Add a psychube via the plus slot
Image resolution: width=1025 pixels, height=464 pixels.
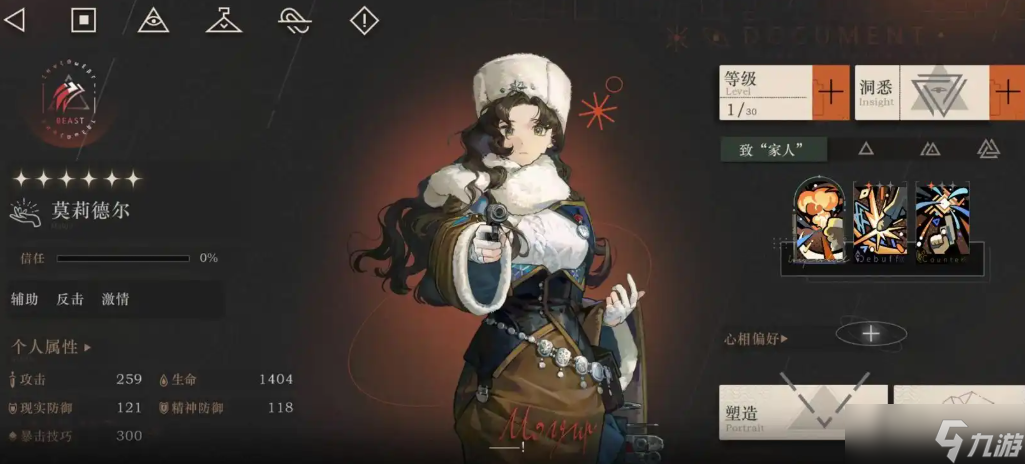point(871,334)
